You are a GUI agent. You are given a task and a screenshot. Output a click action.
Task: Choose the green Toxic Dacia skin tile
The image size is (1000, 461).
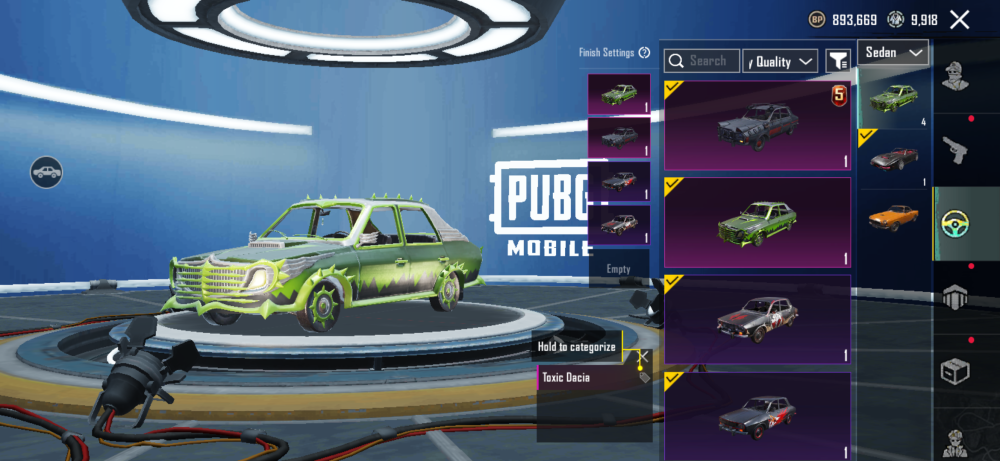pos(757,223)
